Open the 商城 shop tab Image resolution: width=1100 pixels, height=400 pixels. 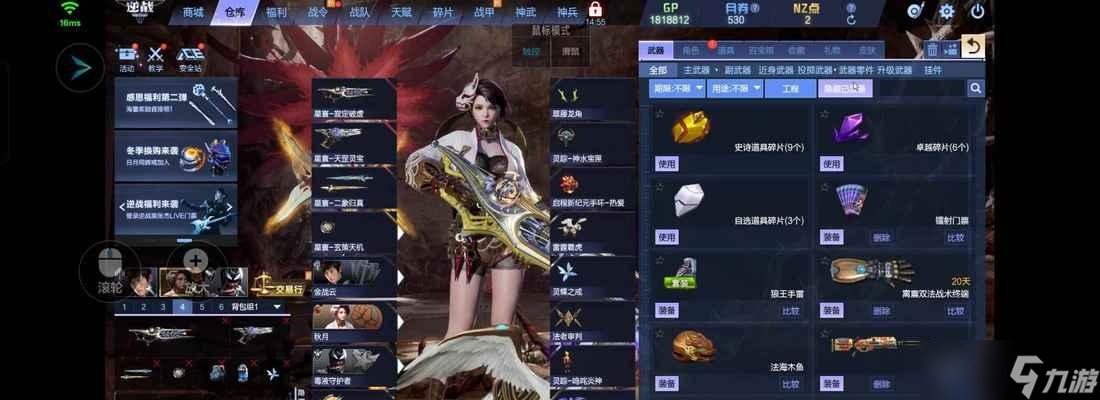[x=194, y=12]
